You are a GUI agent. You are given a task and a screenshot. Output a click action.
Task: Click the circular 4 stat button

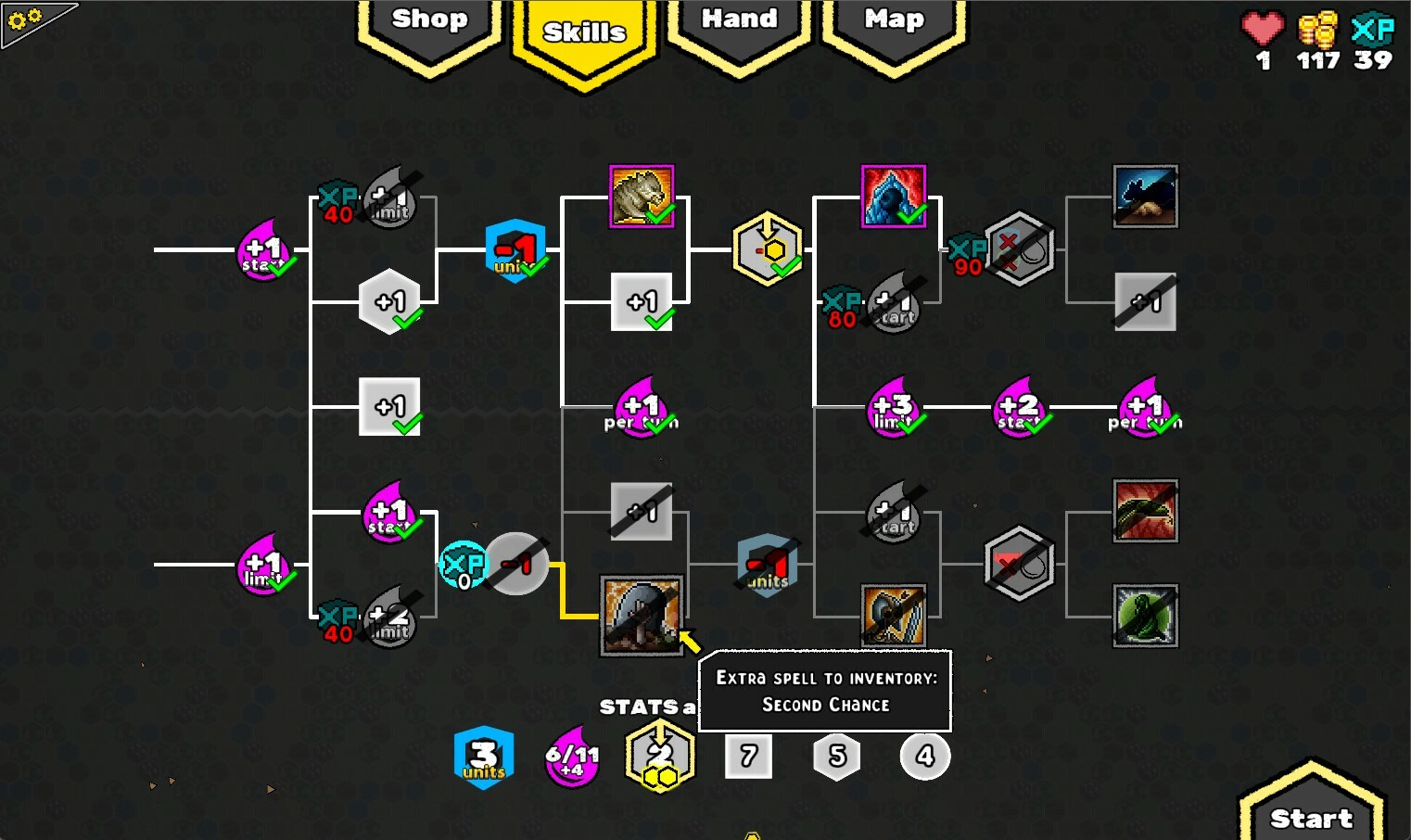(x=924, y=756)
